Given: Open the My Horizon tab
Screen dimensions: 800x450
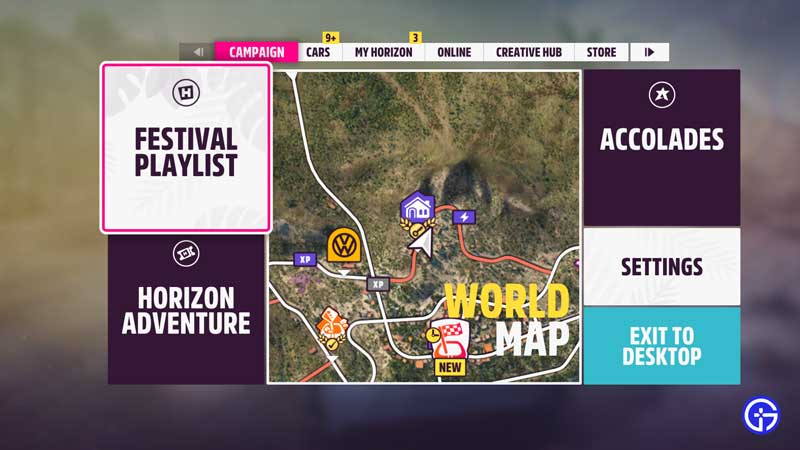Looking at the screenshot, I should pyautogui.click(x=383, y=52).
